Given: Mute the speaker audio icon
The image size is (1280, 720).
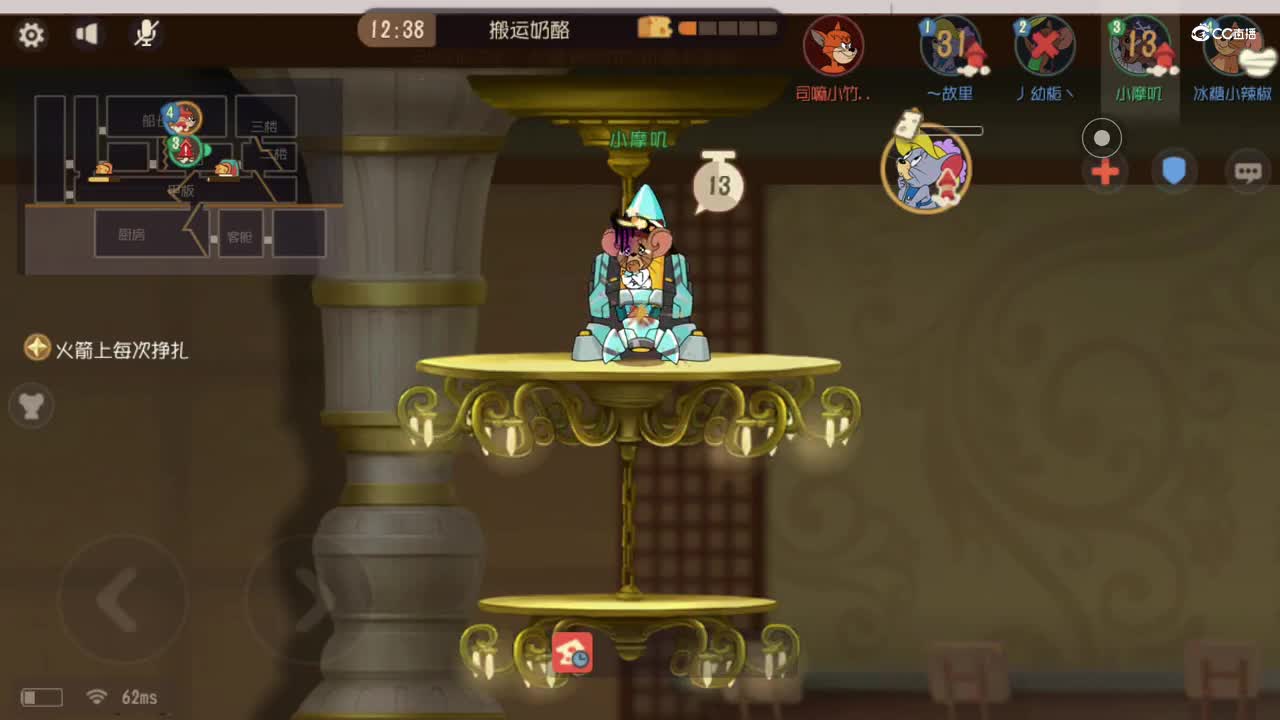Looking at the screenshot, I should (88, 33).
